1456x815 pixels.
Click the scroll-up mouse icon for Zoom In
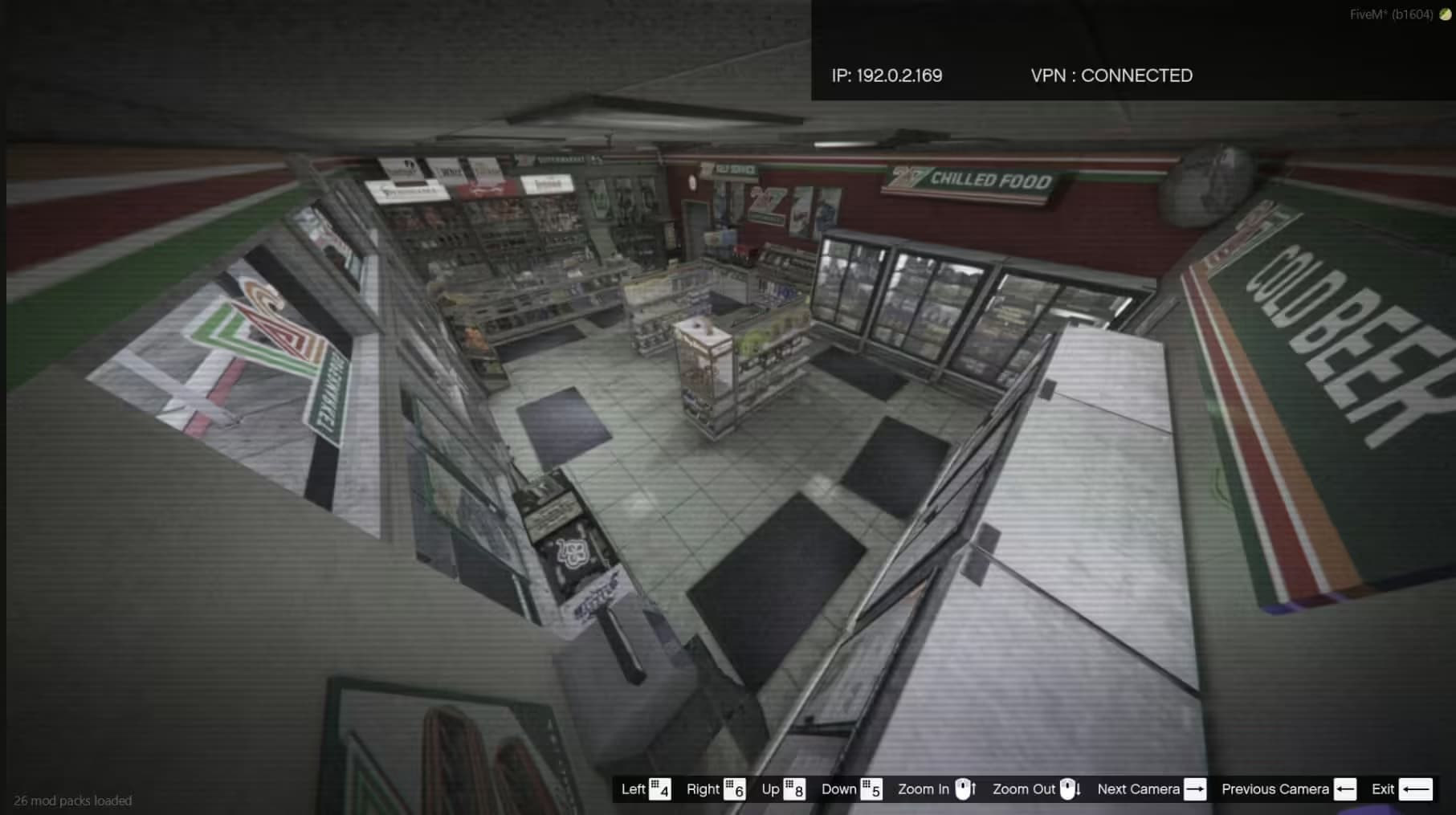[963, 789]
